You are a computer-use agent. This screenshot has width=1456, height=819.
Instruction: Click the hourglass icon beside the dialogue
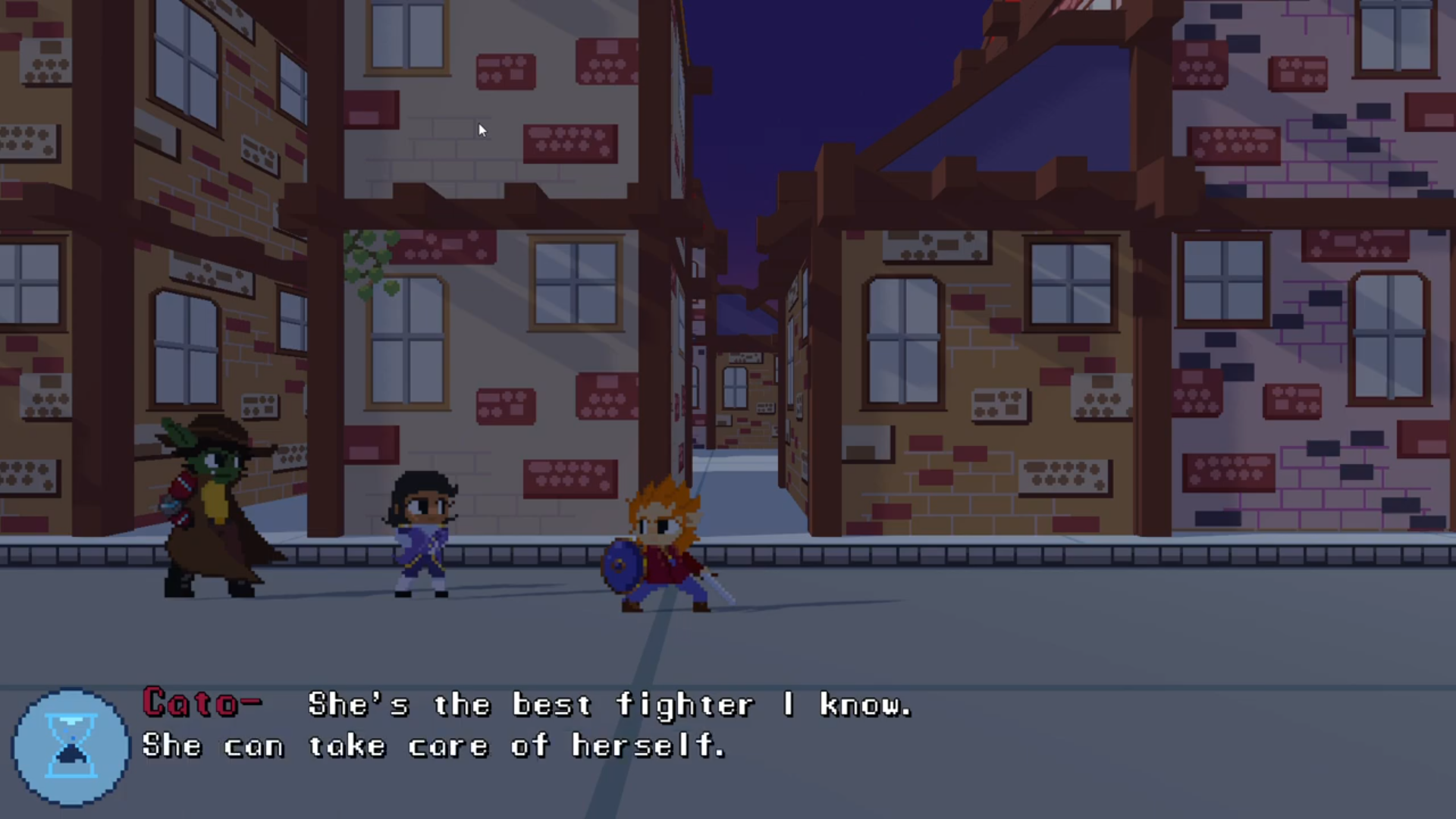click(71, 746)
